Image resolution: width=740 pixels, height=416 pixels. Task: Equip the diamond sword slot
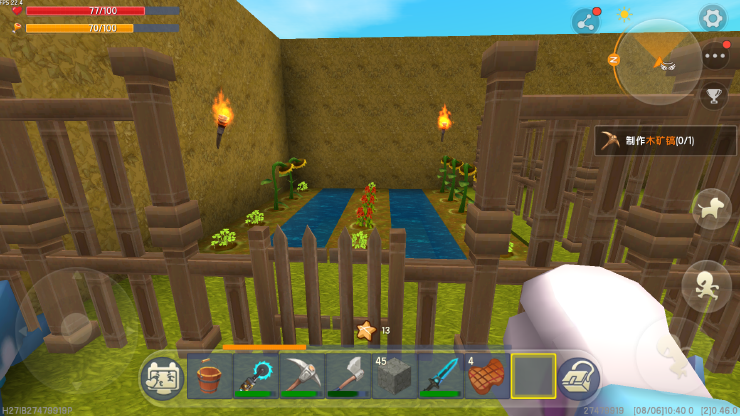click(440, 377)
